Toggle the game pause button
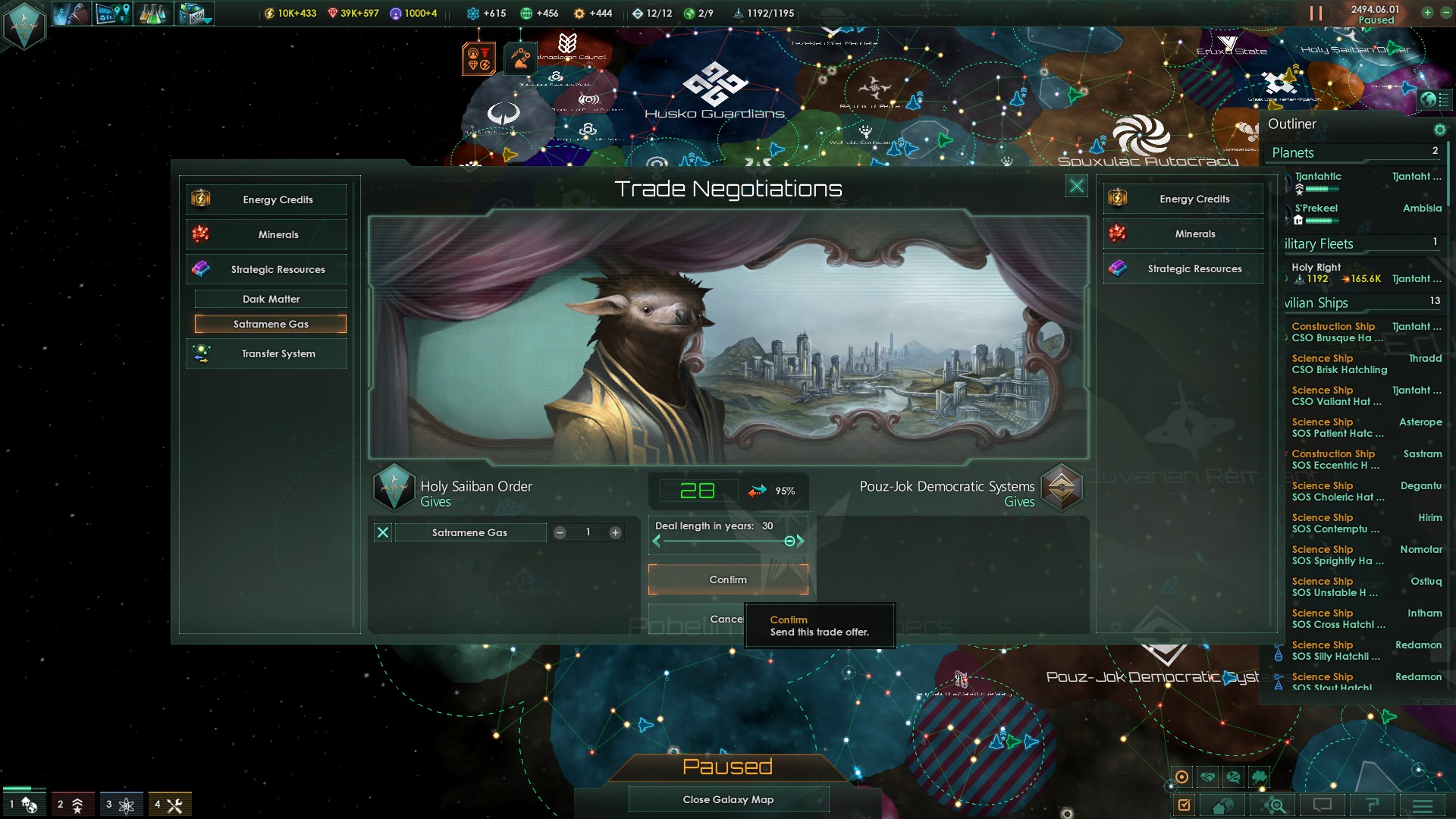The width and height of the screenshot is (1456, 819). [x=1316, y=14]
